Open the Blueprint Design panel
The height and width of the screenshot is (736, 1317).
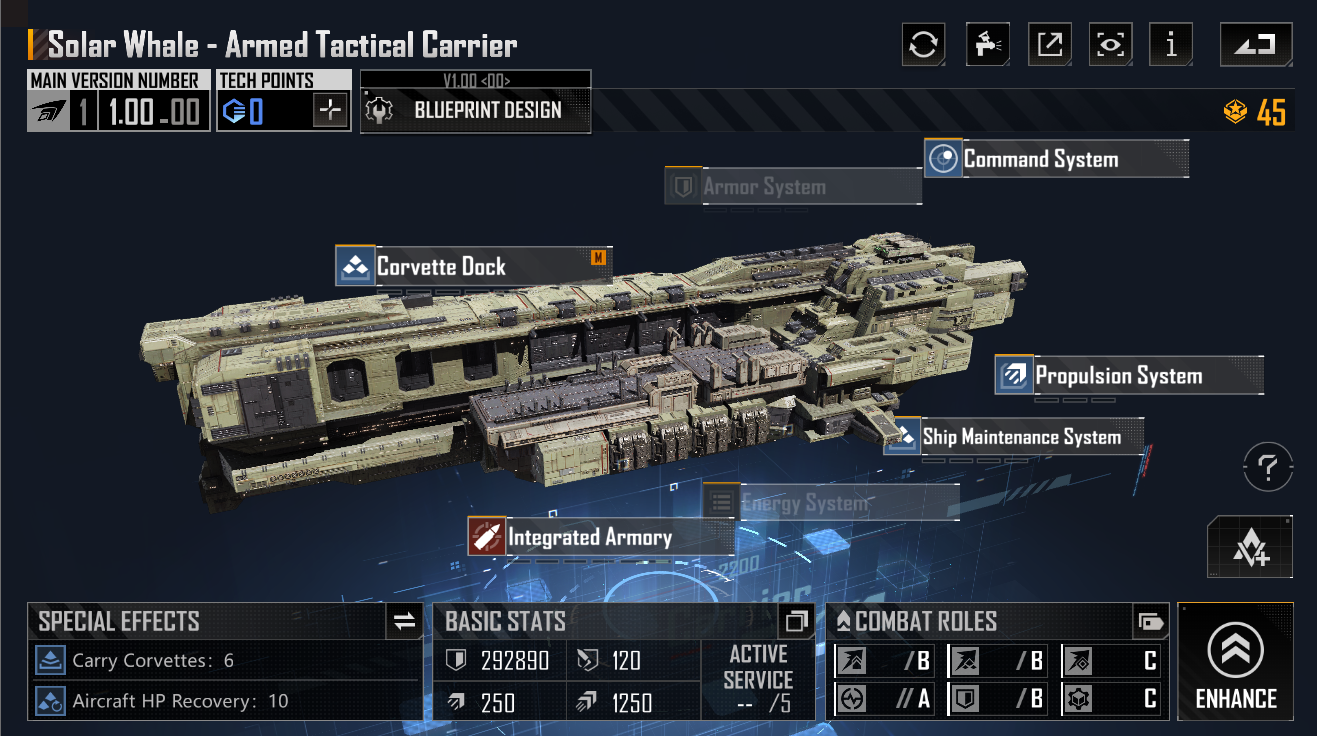click(x=476, y=111)
